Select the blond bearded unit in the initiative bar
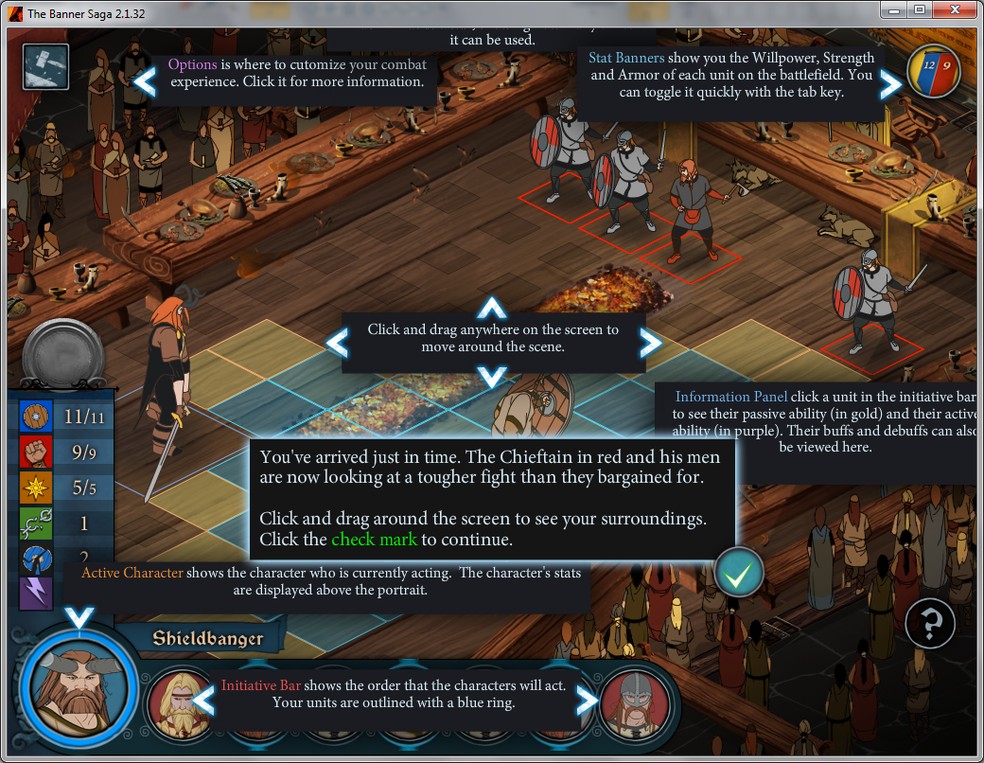Image resolution: width=984 pixels, height=763 pixels. click(180, 702)
